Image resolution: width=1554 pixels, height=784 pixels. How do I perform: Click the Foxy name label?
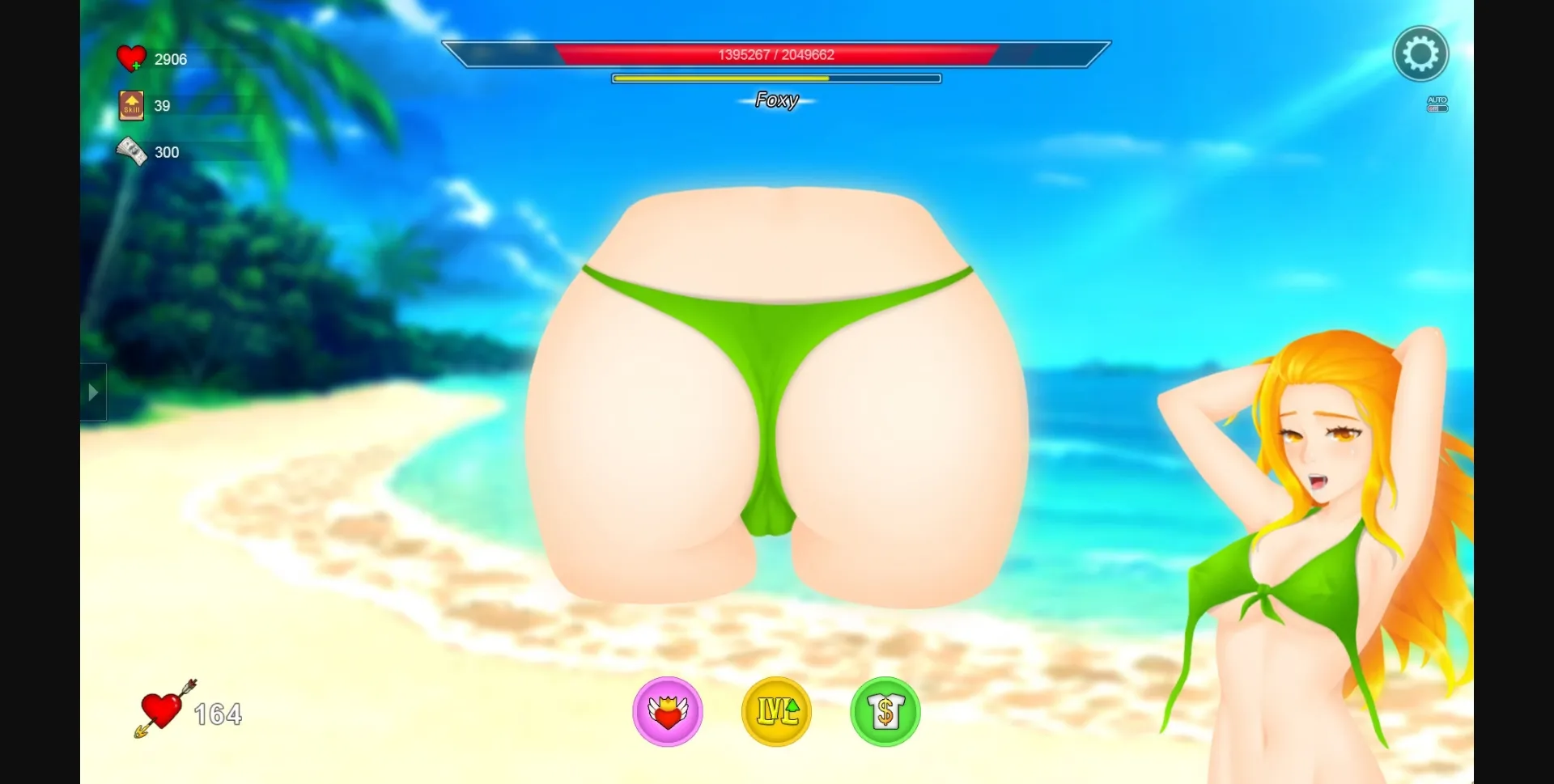[x=775, y=100]
